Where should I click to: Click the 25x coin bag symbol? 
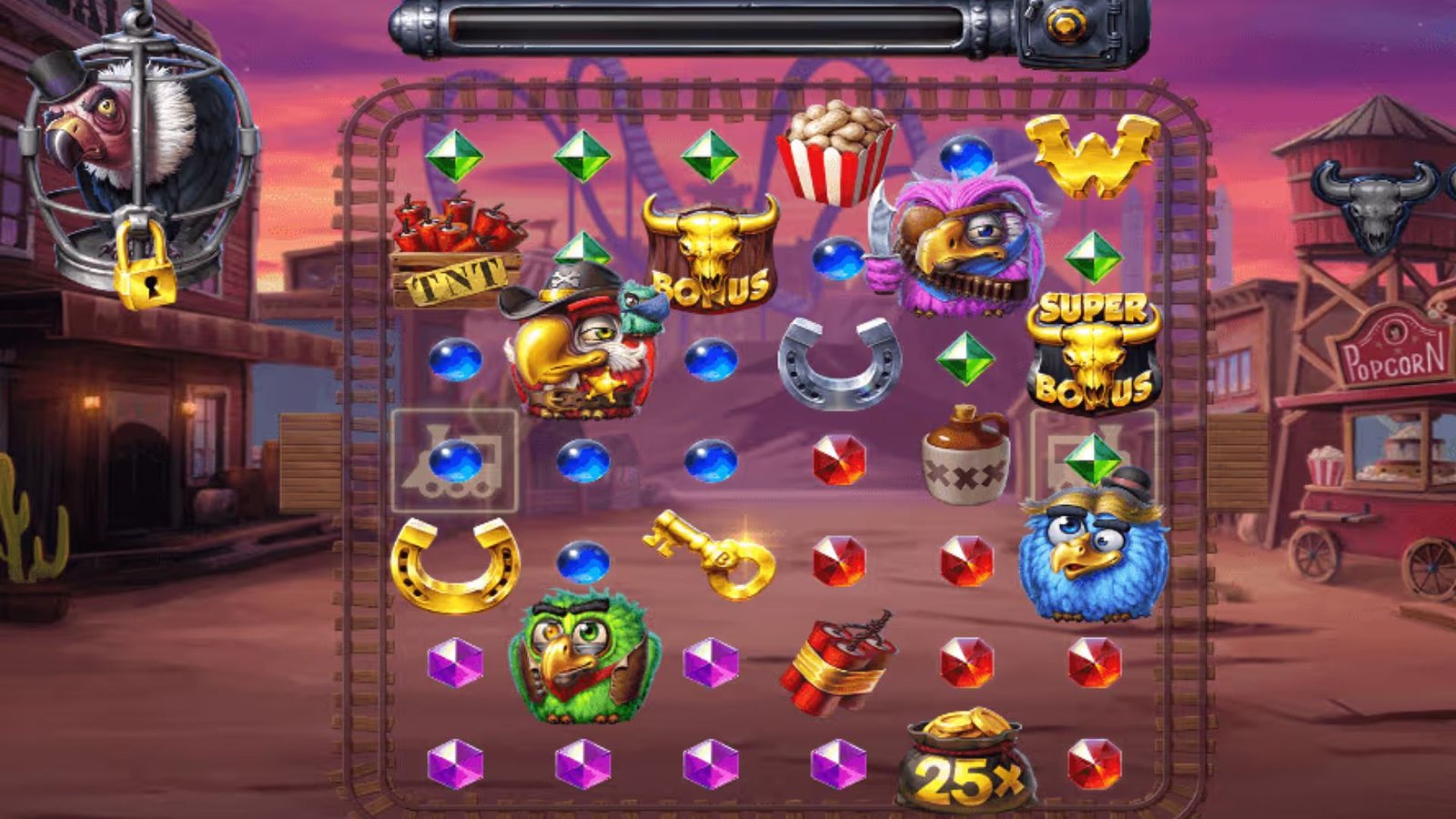point(966,763)
